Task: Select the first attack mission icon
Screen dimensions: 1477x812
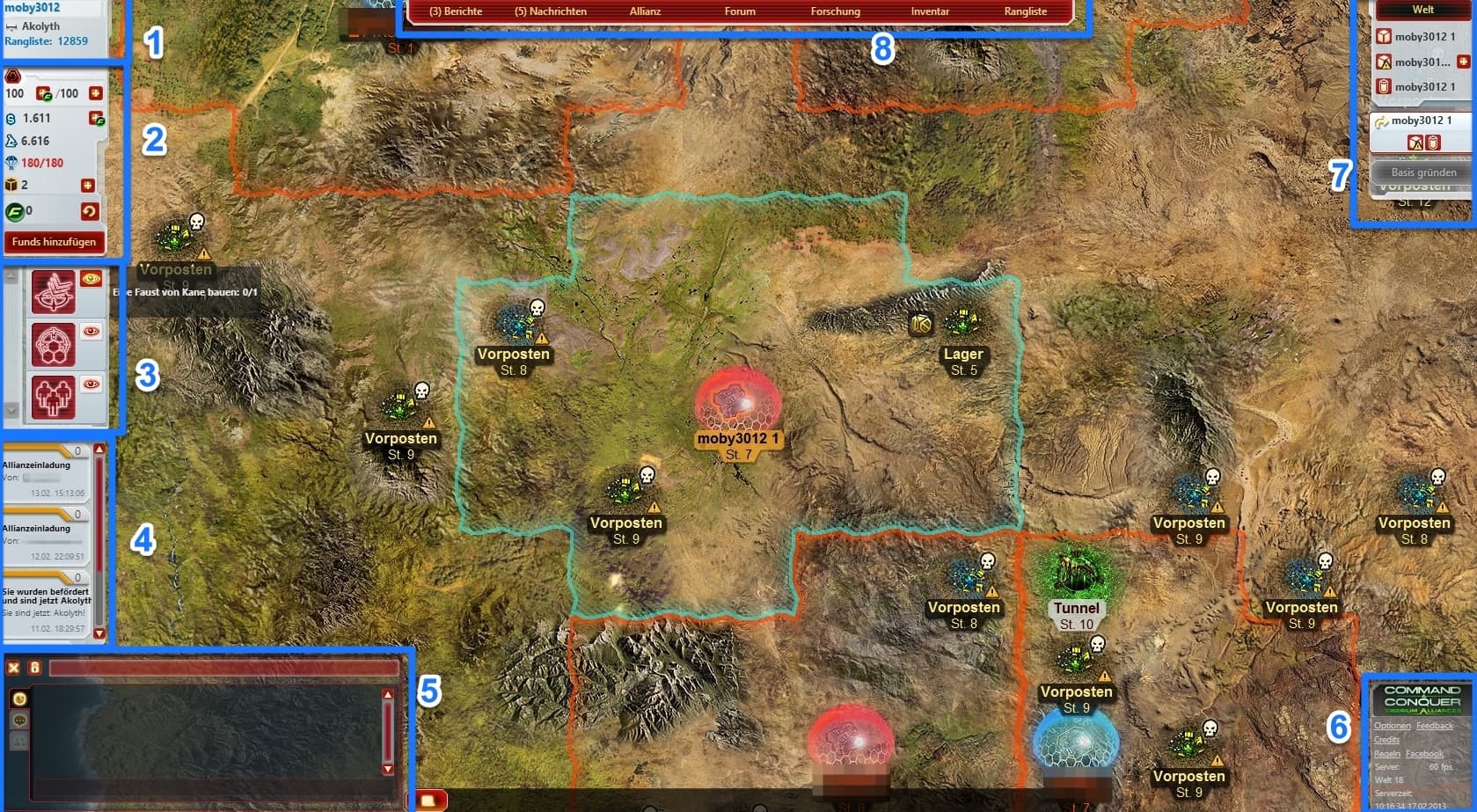Action: [x=55, y=291]
